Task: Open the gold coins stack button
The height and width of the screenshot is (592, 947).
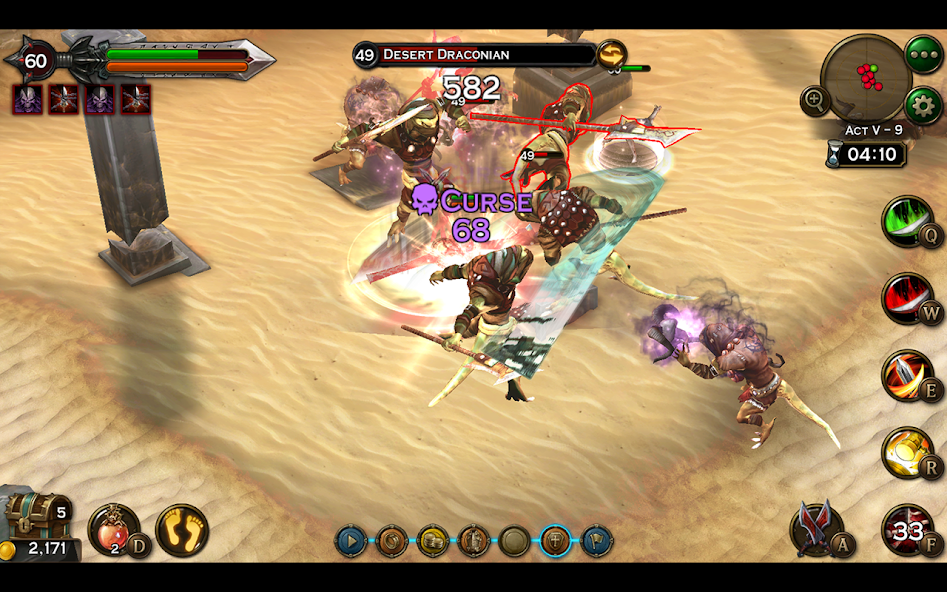Action: [433, 541]
